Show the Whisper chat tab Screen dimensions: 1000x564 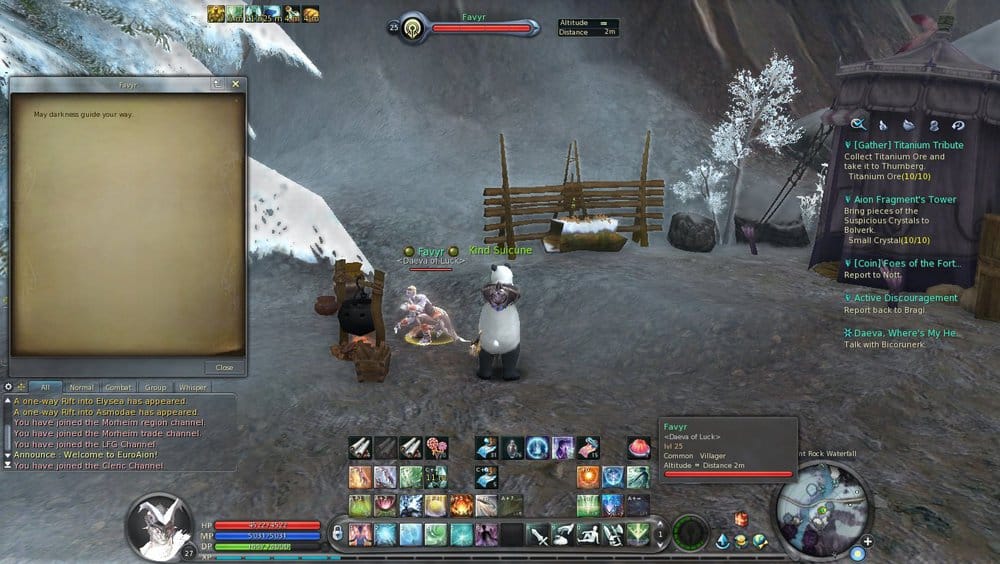191,387
